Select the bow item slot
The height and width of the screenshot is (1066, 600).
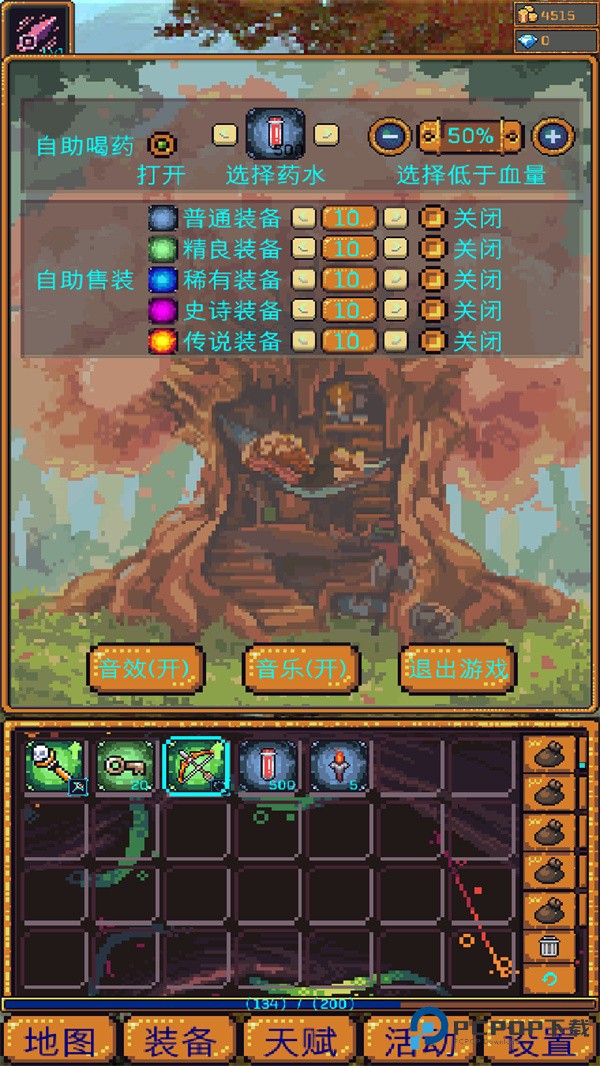[x=197, y=767]
